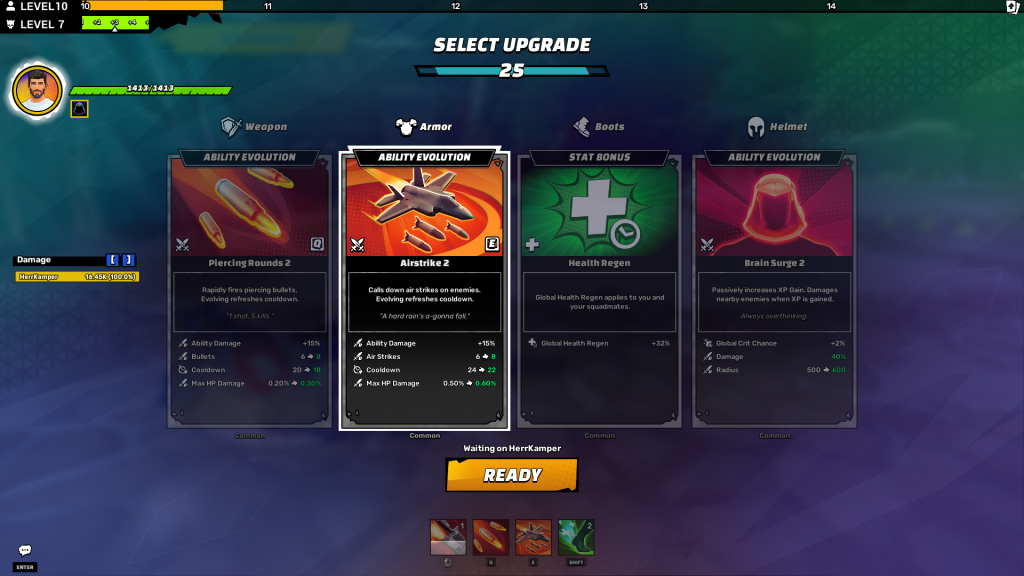The height and width of the screenshot is (576, 1024).
Task: Click the rocket launcher weapon icon
Action: coord(447,537)
